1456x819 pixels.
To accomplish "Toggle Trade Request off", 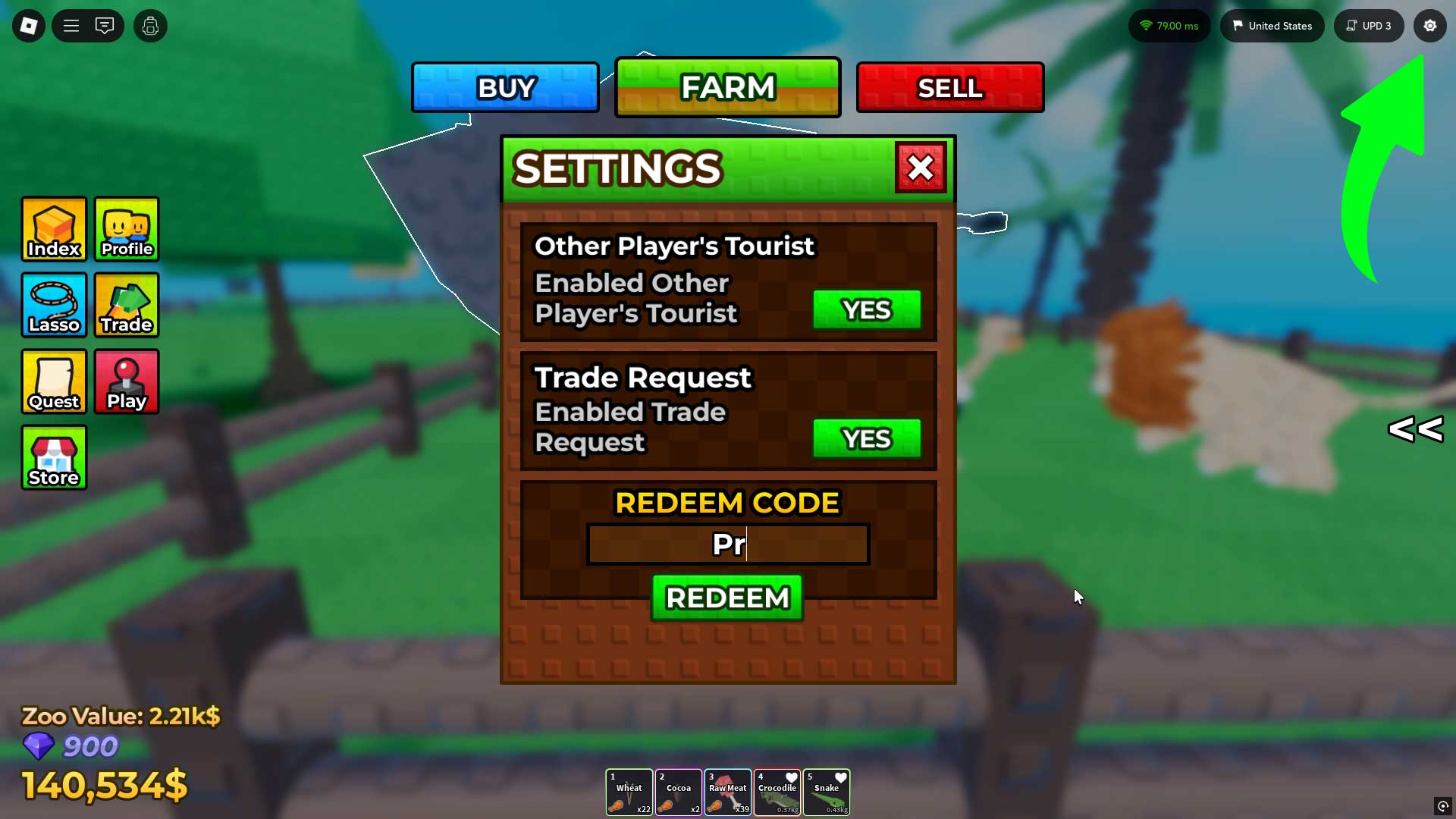I will (x=867, y=438).
